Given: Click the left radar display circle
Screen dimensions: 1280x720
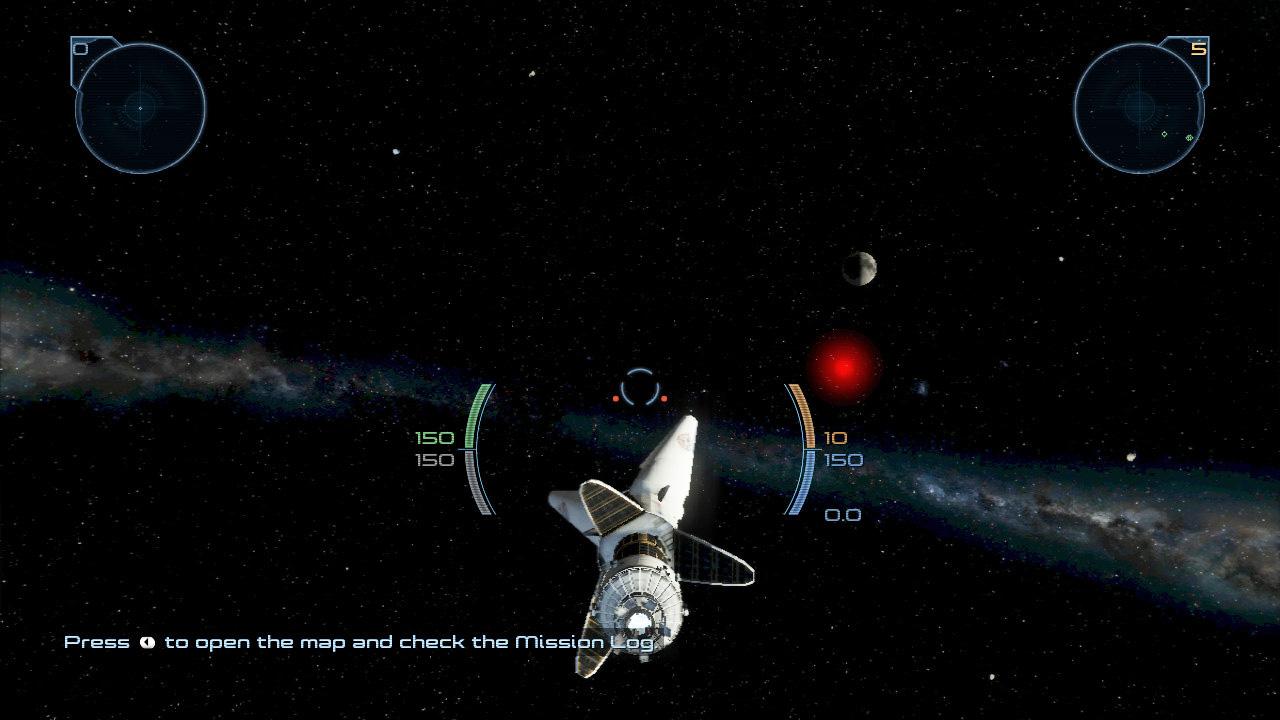Looking at the screenshot, I should tap(140, 105).
